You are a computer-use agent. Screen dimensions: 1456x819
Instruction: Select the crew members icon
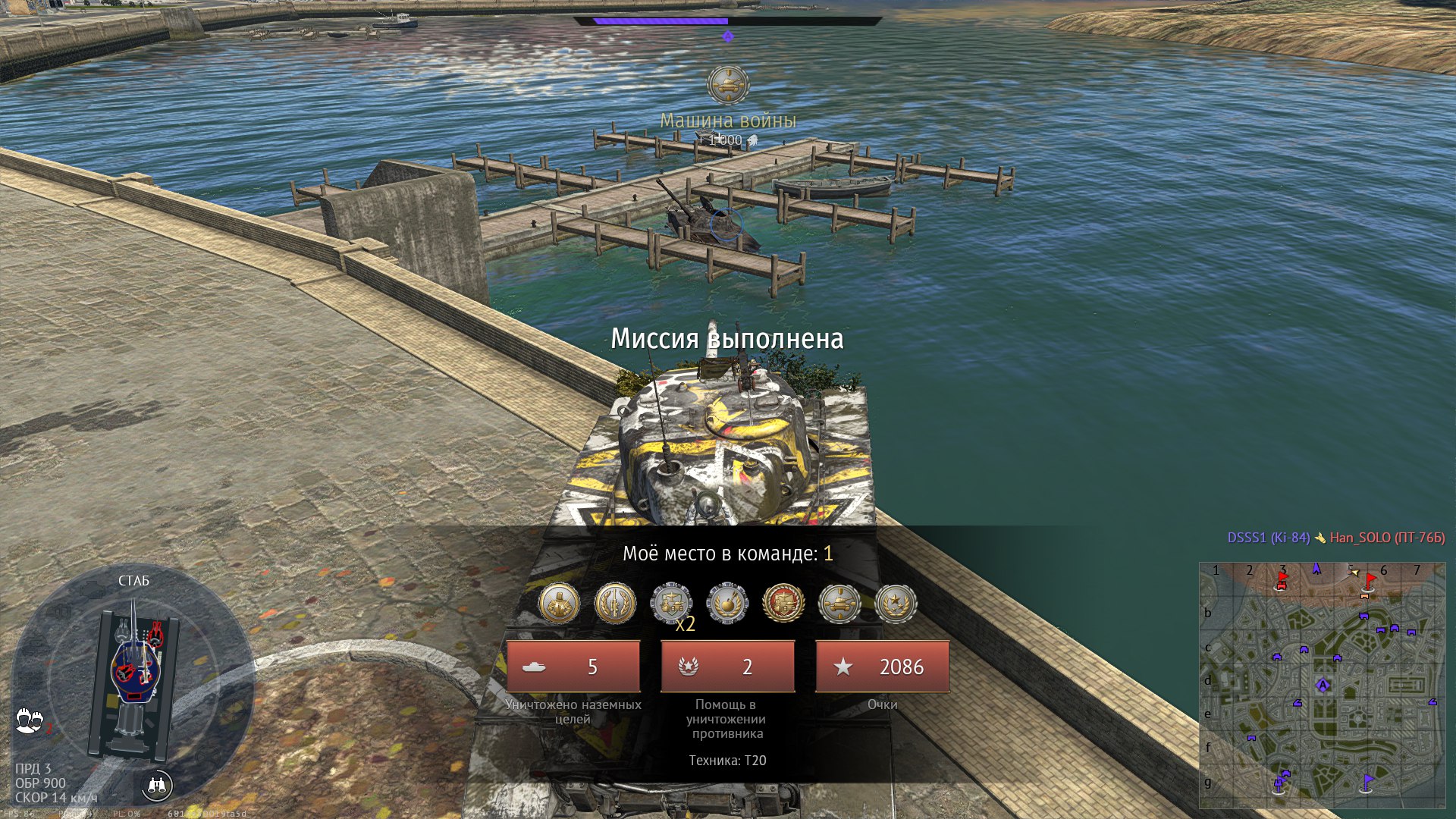click(30, 720)
